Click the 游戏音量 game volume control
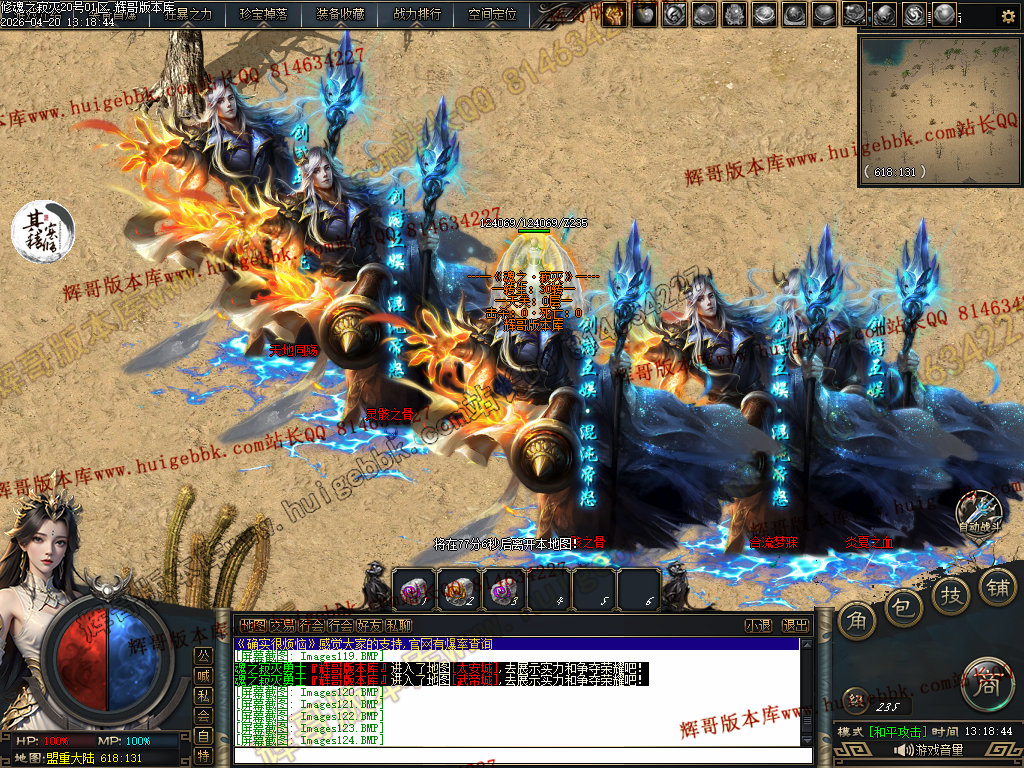The width and height of the screenshot is (1024, 768). 930,750
